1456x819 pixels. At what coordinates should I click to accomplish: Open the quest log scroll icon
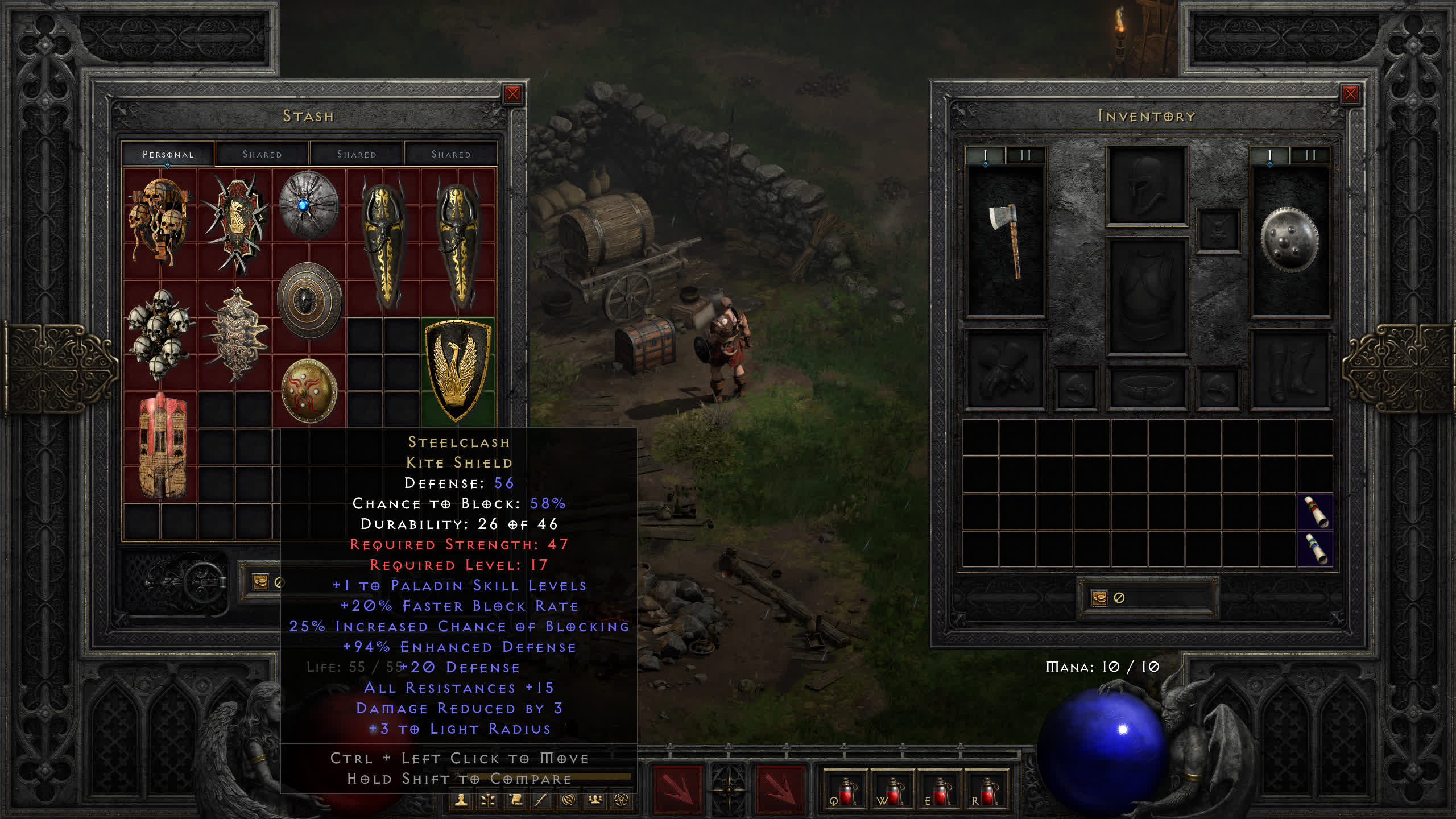click(515, 800)
